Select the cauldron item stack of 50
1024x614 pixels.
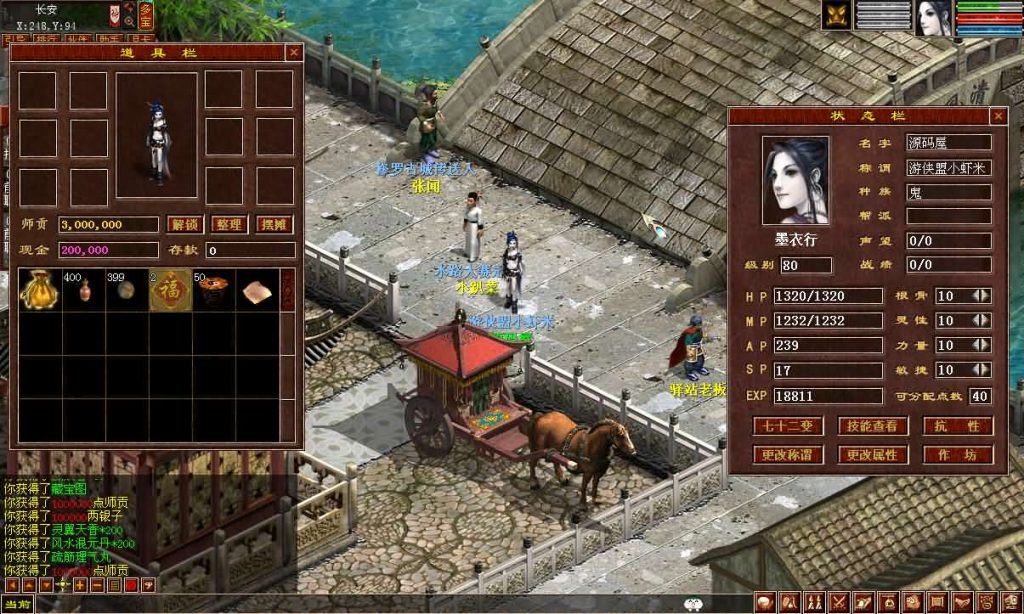[x=213, y=289]
